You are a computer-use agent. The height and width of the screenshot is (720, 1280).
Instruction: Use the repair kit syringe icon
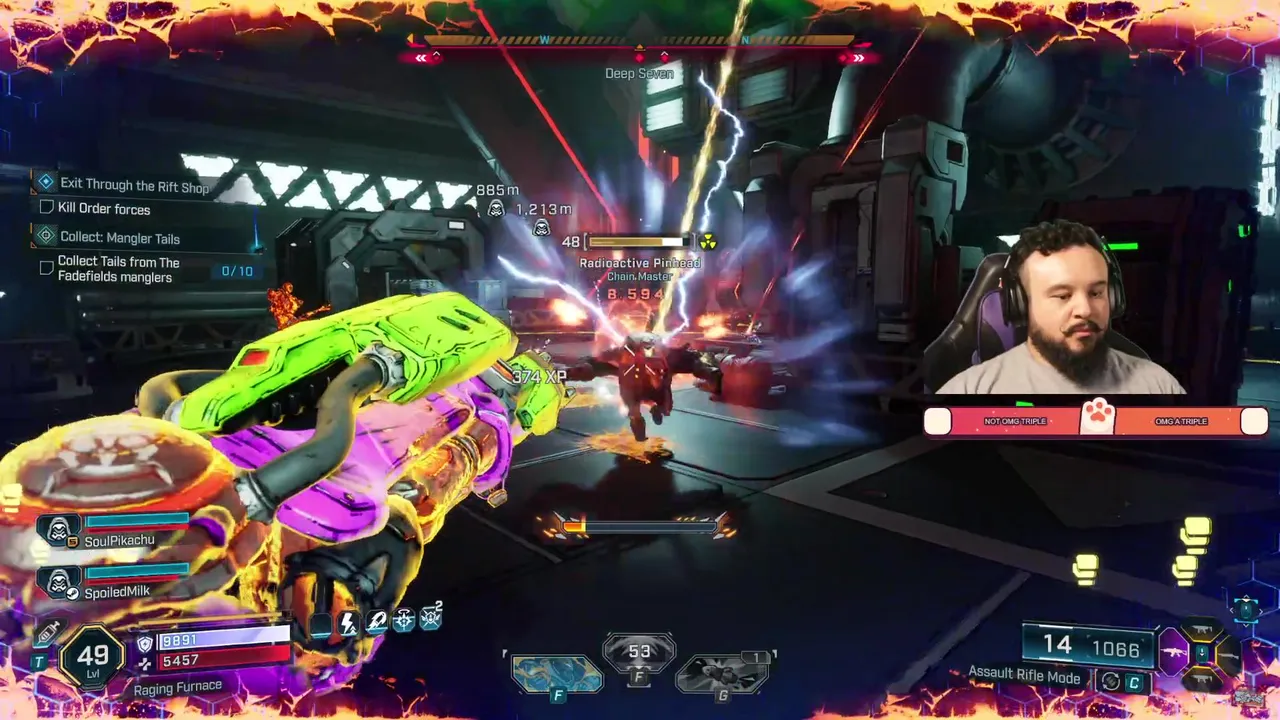pyautogui.click(x=48, y=632)
